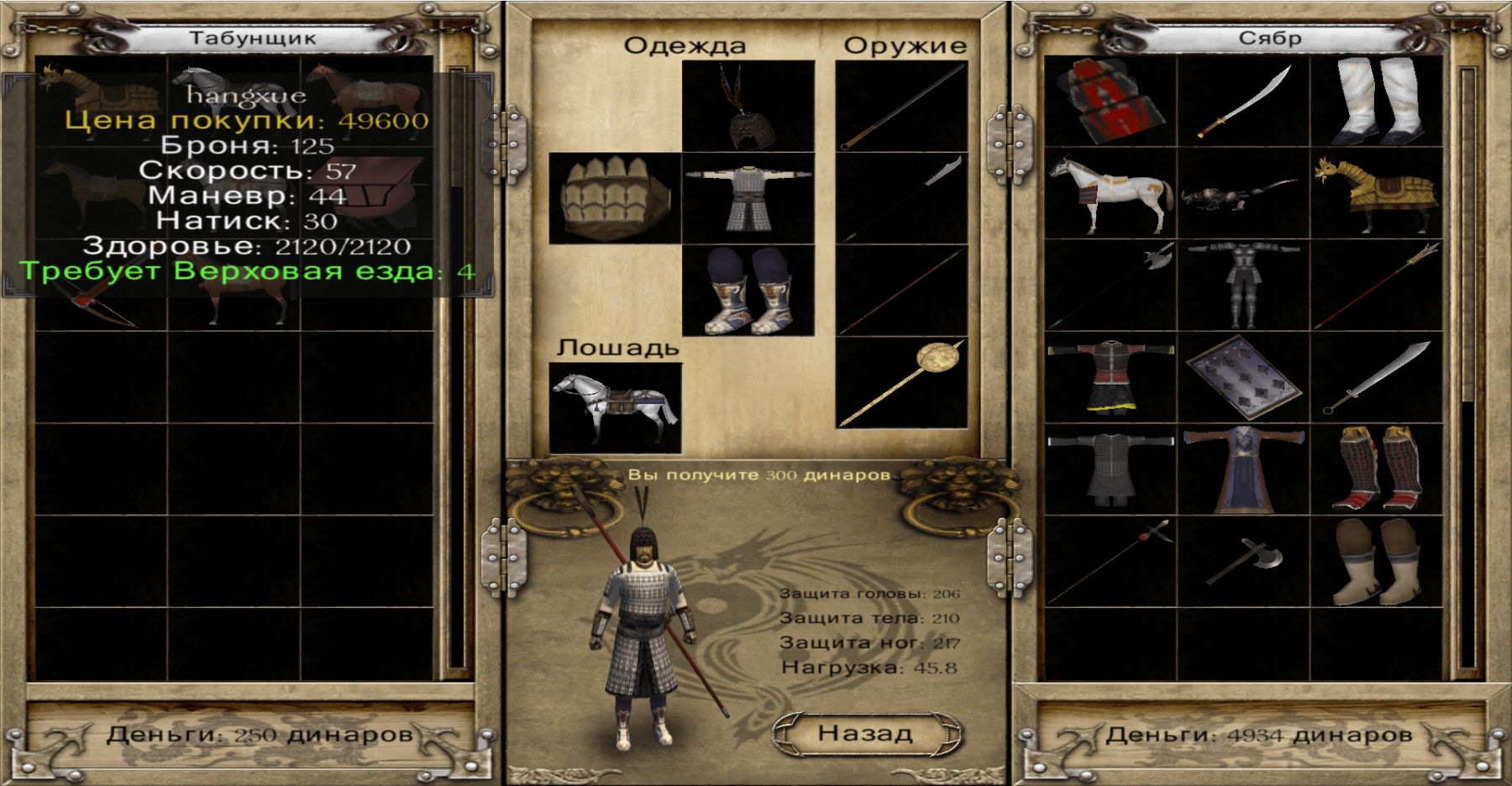Pick the red lamellar boots in inventory
Screen dimensions: 1512x786
click(1376, 469)
